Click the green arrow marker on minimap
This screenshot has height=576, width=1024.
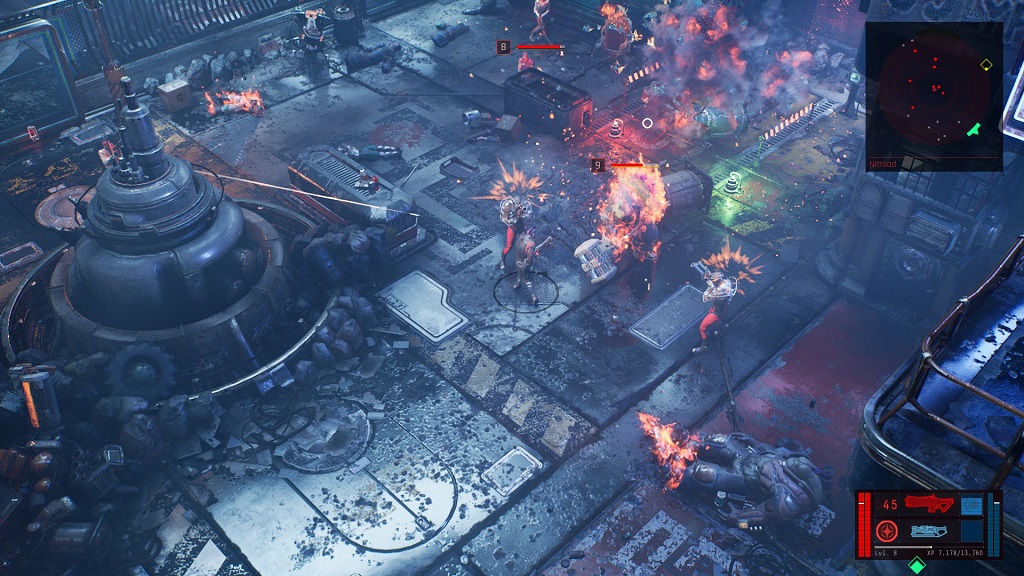tap(974, 129)
